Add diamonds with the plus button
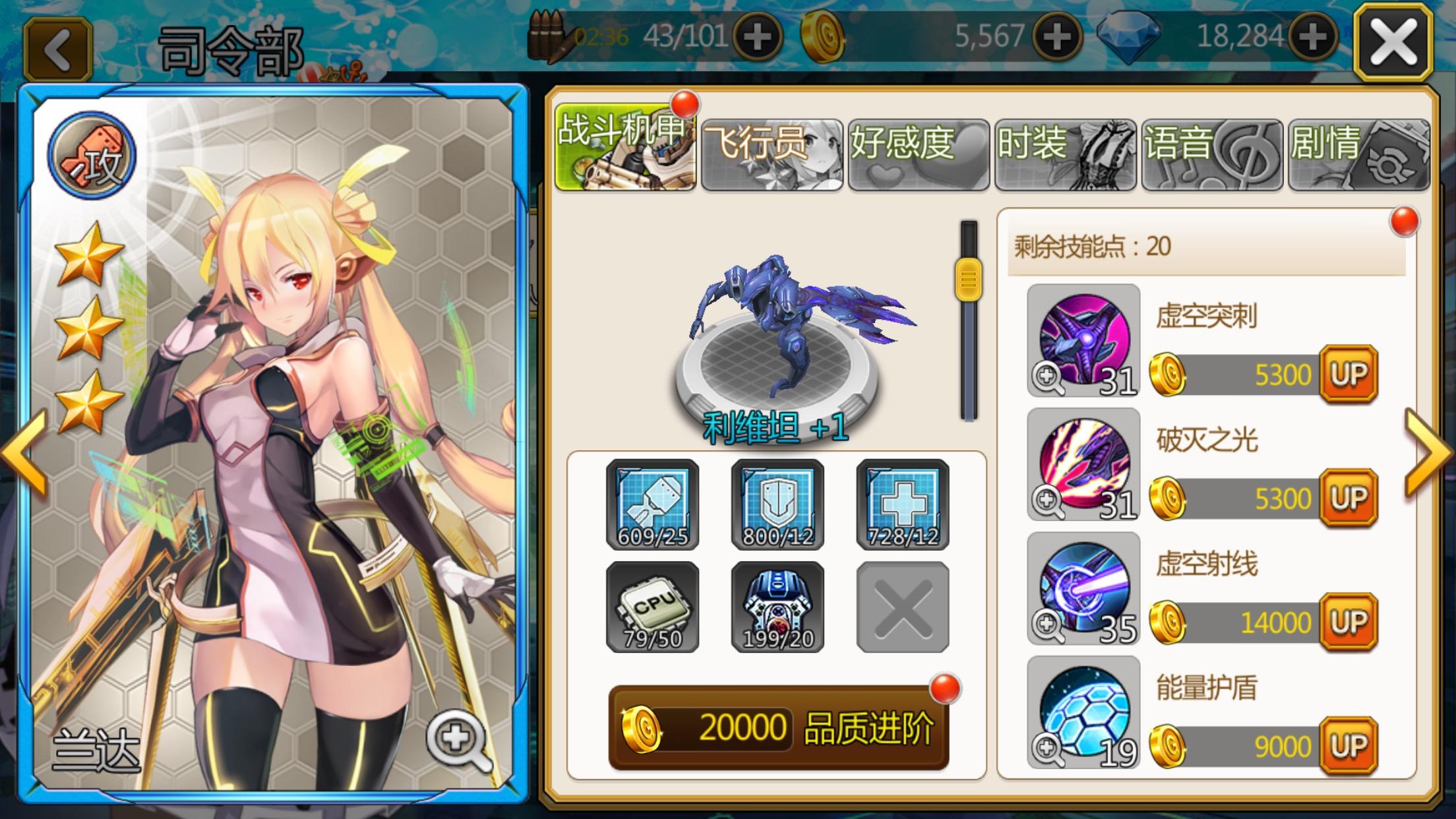The image size is (1456, 819). coord(1312,37)
